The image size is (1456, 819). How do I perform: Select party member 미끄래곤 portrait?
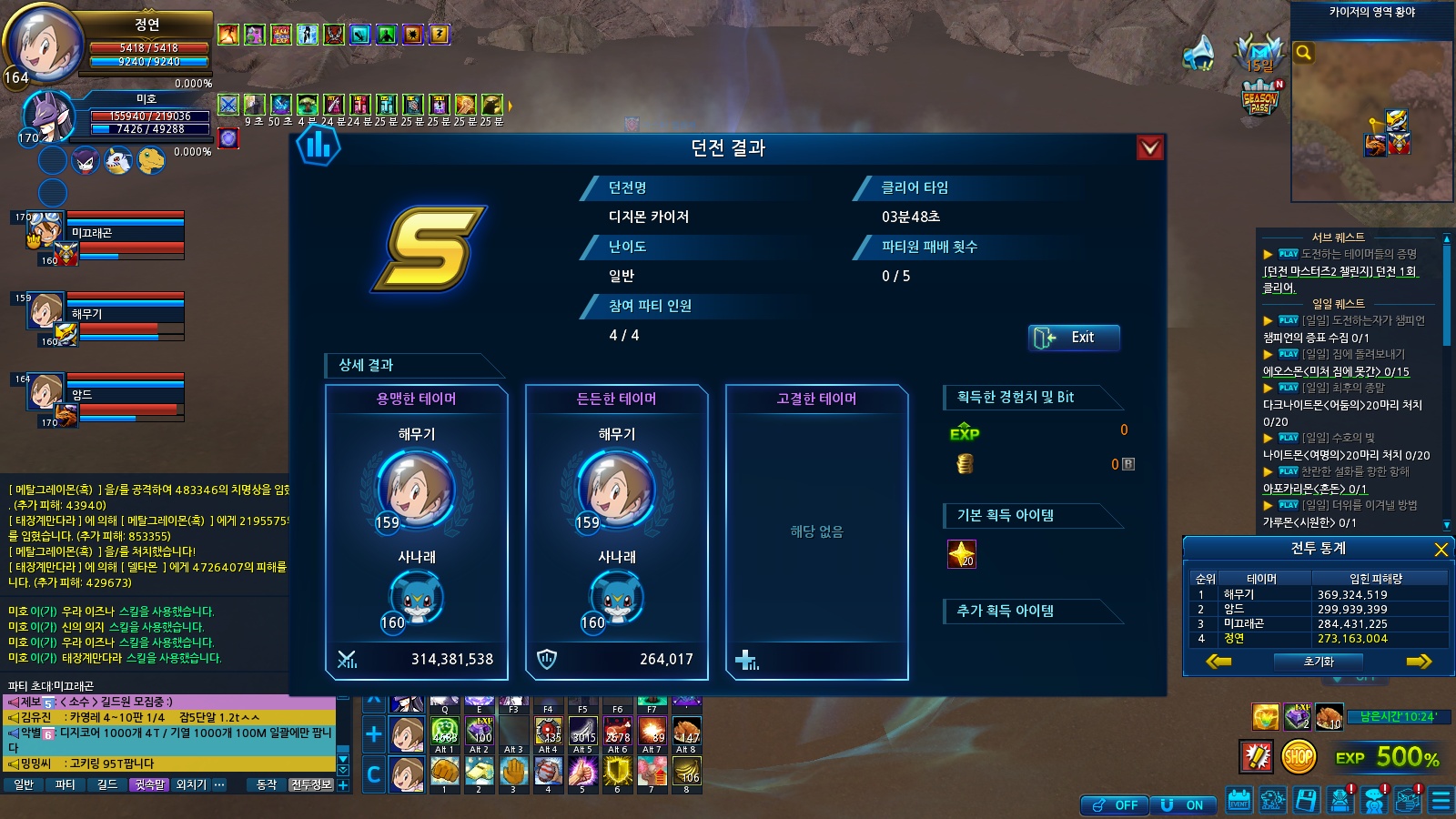(45, 231)
